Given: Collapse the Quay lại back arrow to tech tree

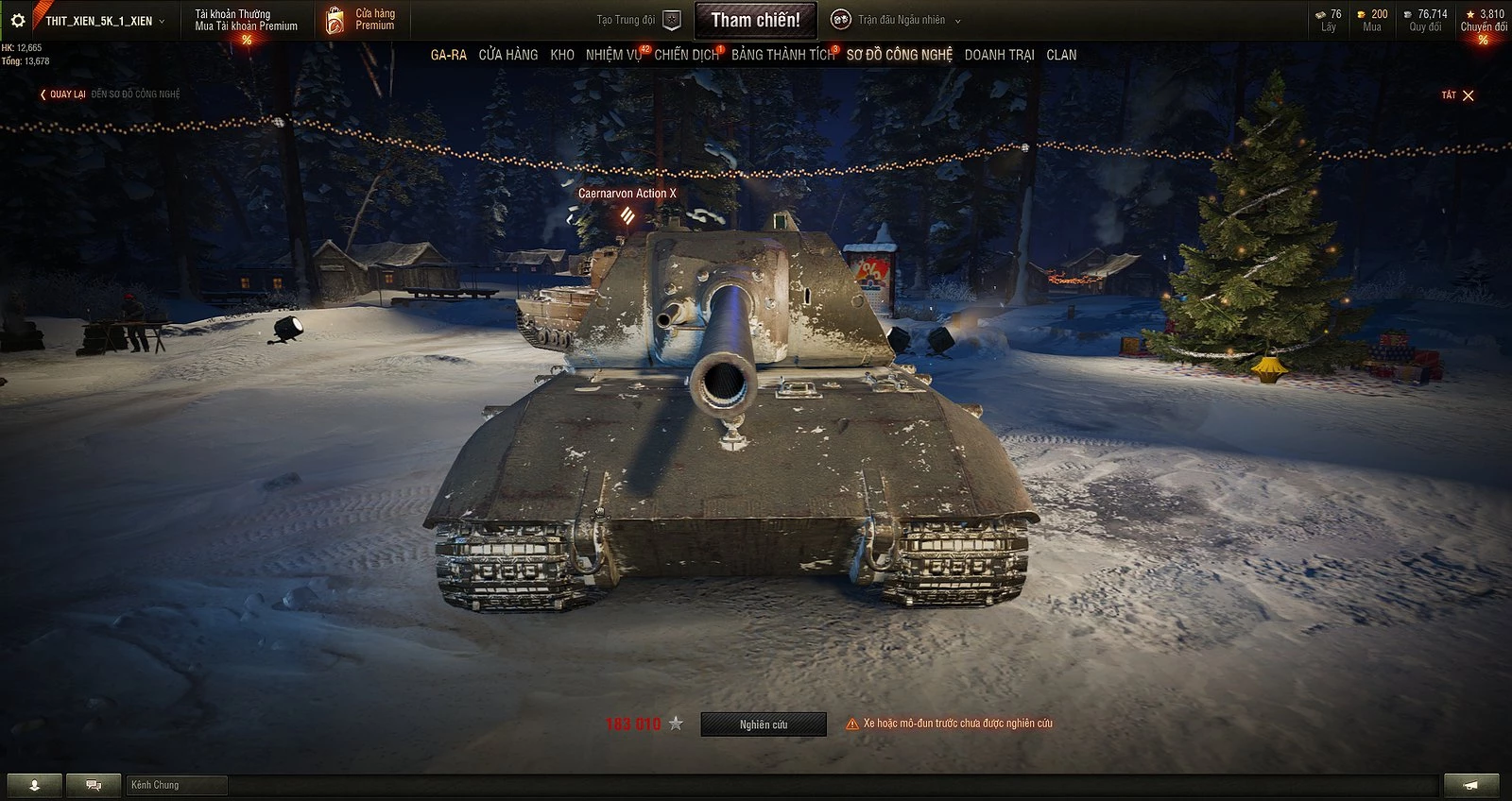Looking at the screenshot, I should [x=42, y=94].
